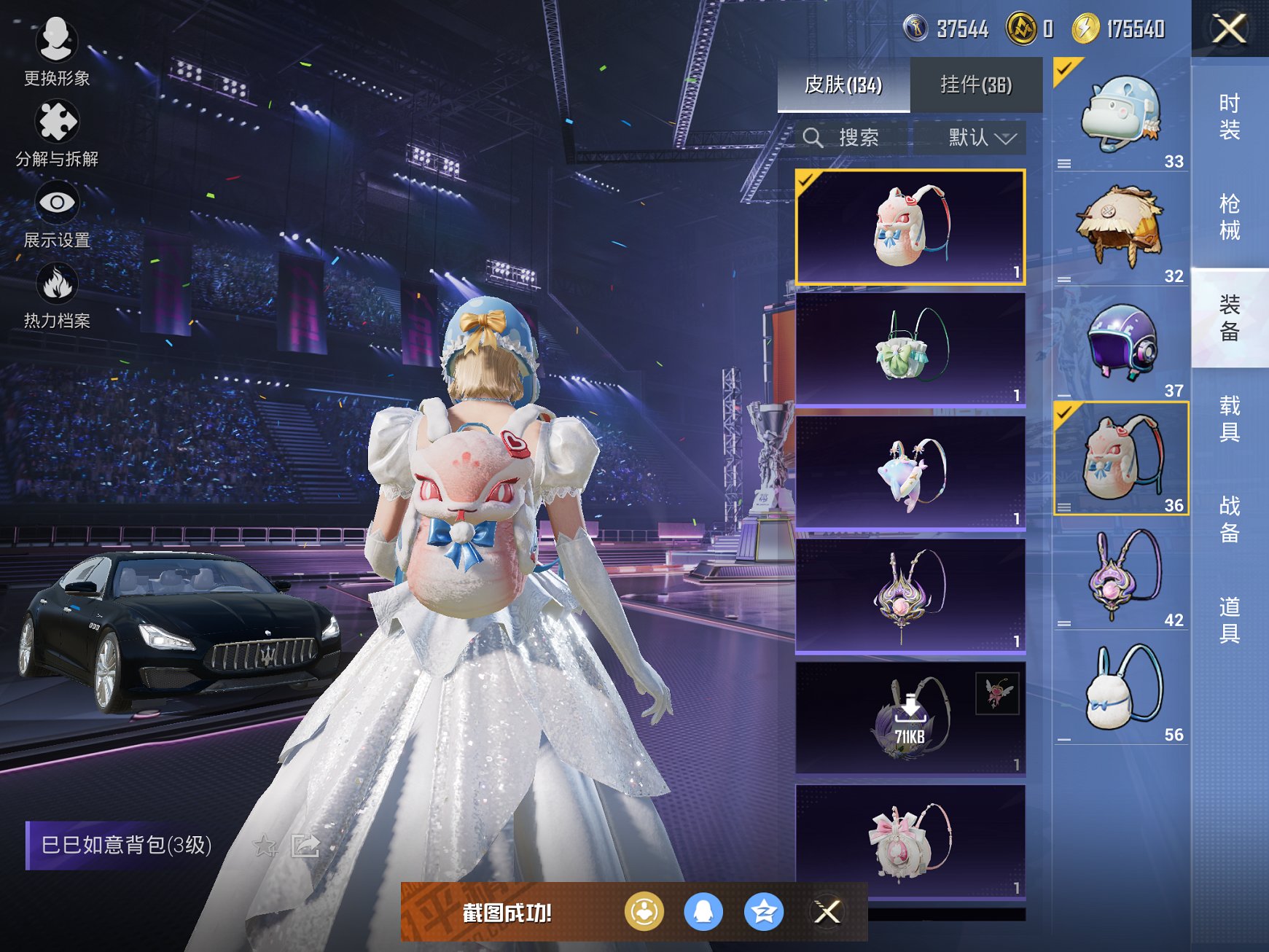
Task: Open the 枪械 firearms category
Action: (x=1229, y=216)
